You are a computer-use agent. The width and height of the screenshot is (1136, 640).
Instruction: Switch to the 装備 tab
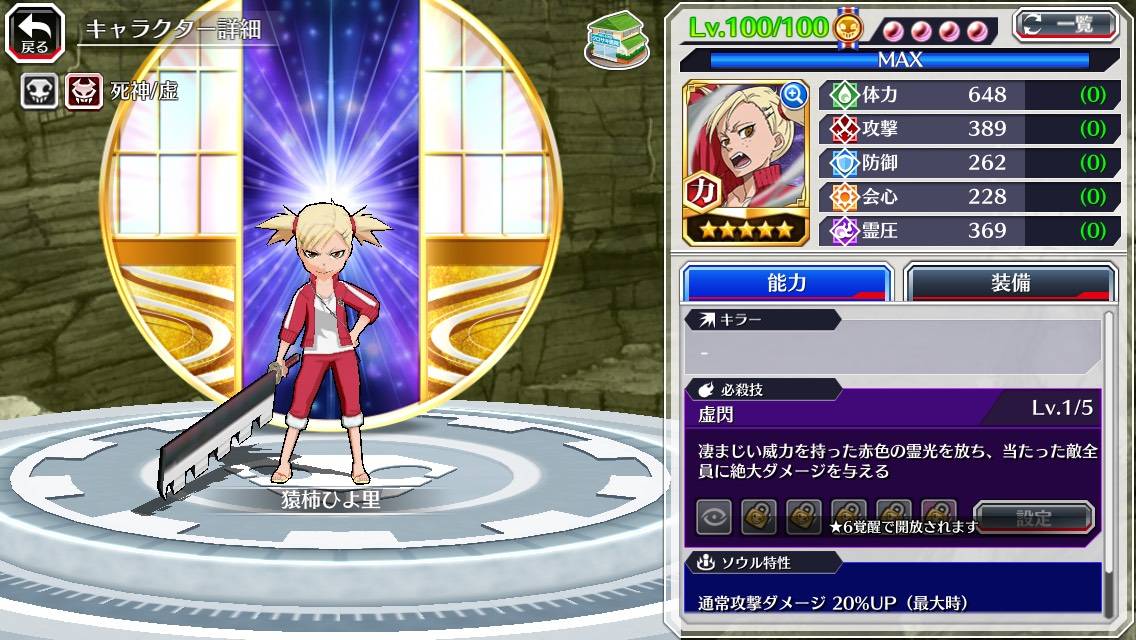pyautogui.click(x=1010, y=282)
